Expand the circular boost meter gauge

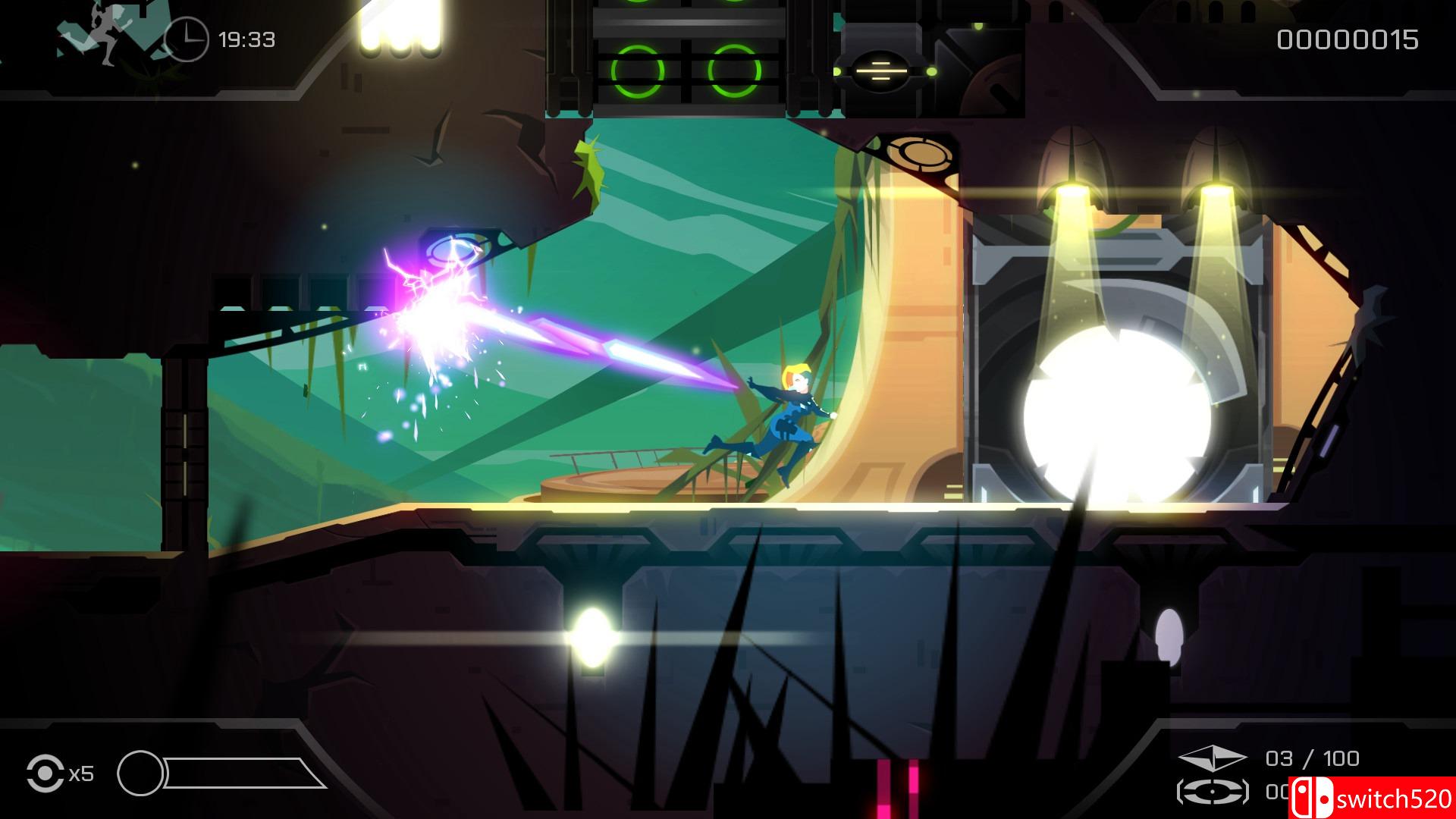pyautogui.click(x=140, y=773)
